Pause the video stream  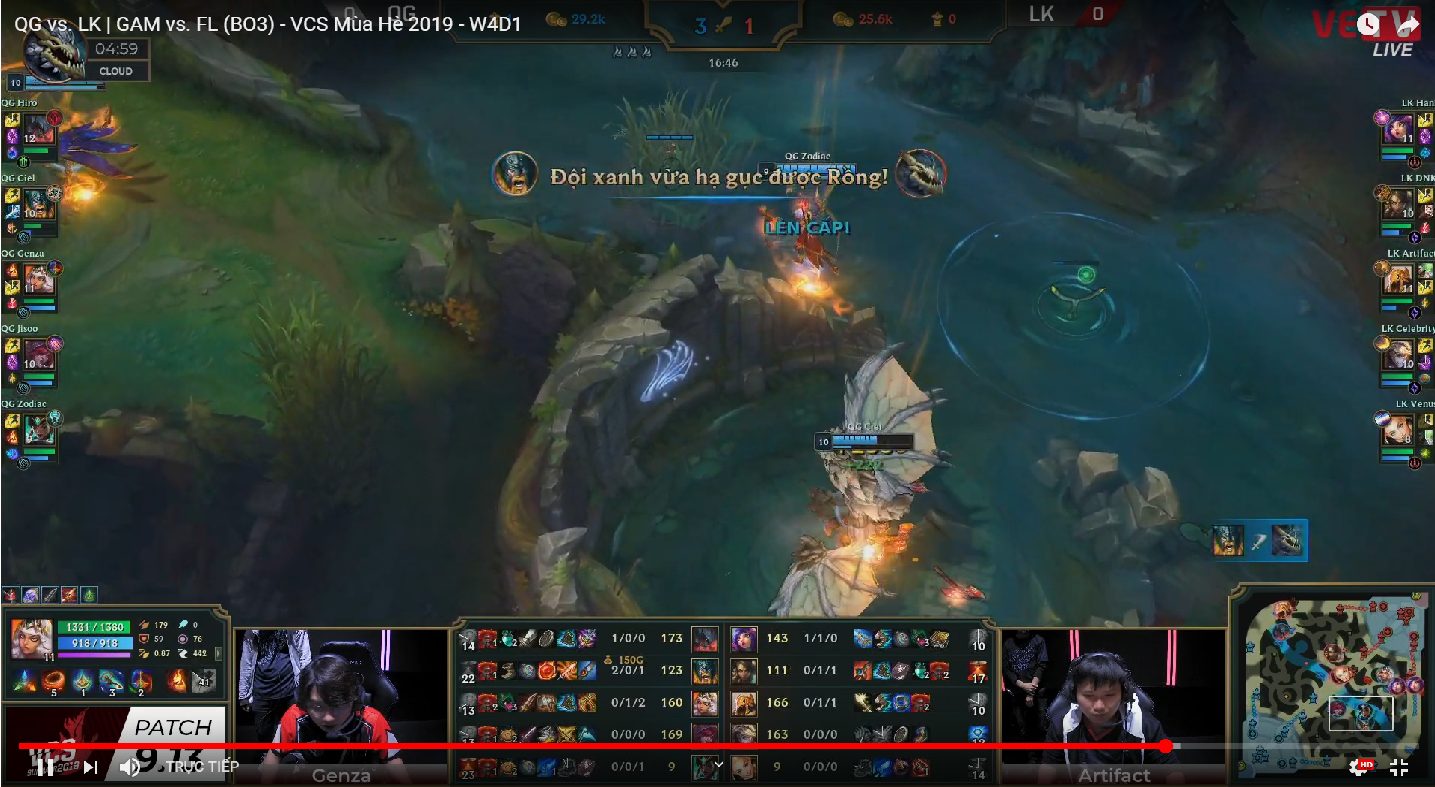pos(45,767)
